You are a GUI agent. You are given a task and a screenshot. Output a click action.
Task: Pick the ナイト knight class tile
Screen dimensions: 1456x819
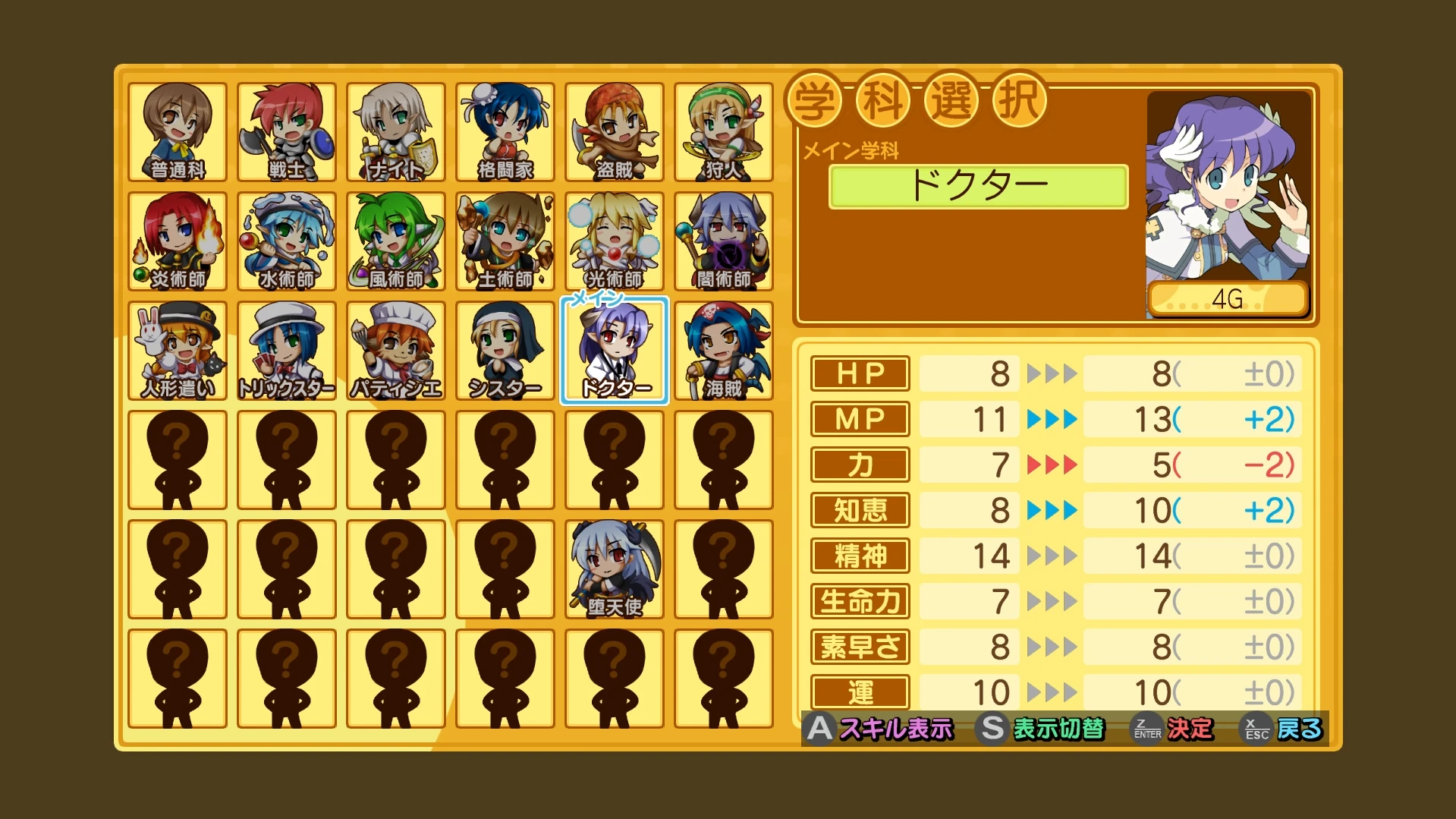396,132
